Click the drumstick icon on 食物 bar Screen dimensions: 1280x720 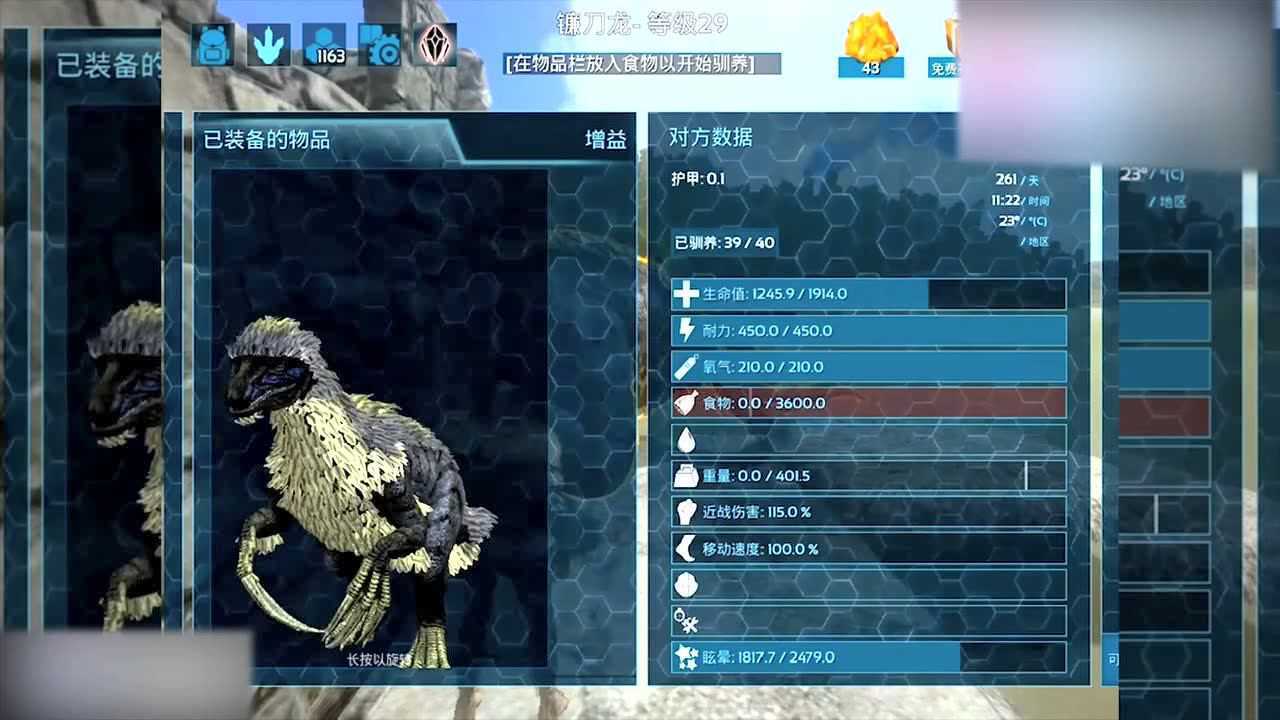pos(686,403)
